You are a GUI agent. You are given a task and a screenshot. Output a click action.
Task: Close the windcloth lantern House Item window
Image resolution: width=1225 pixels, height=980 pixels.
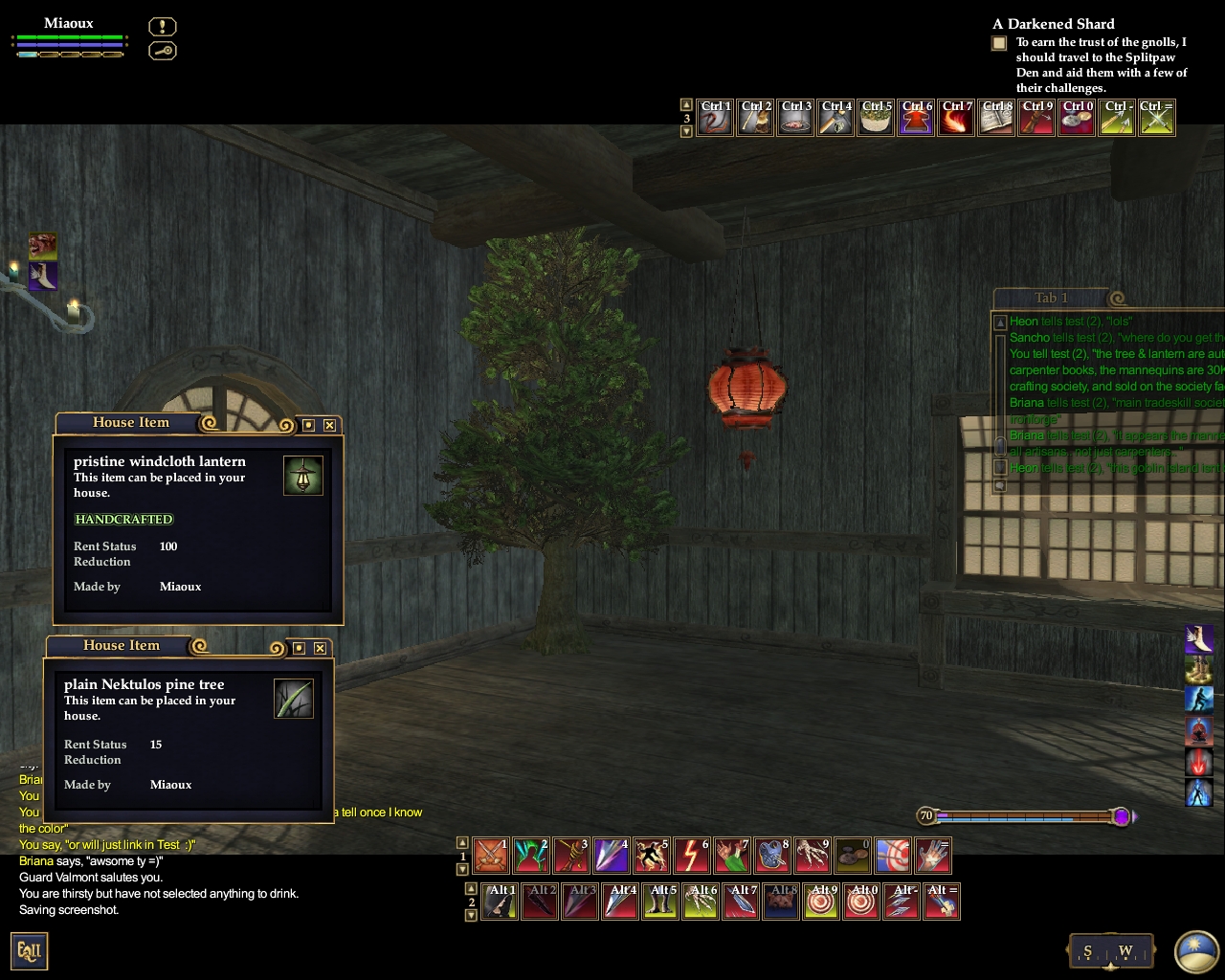coord(329,425)
